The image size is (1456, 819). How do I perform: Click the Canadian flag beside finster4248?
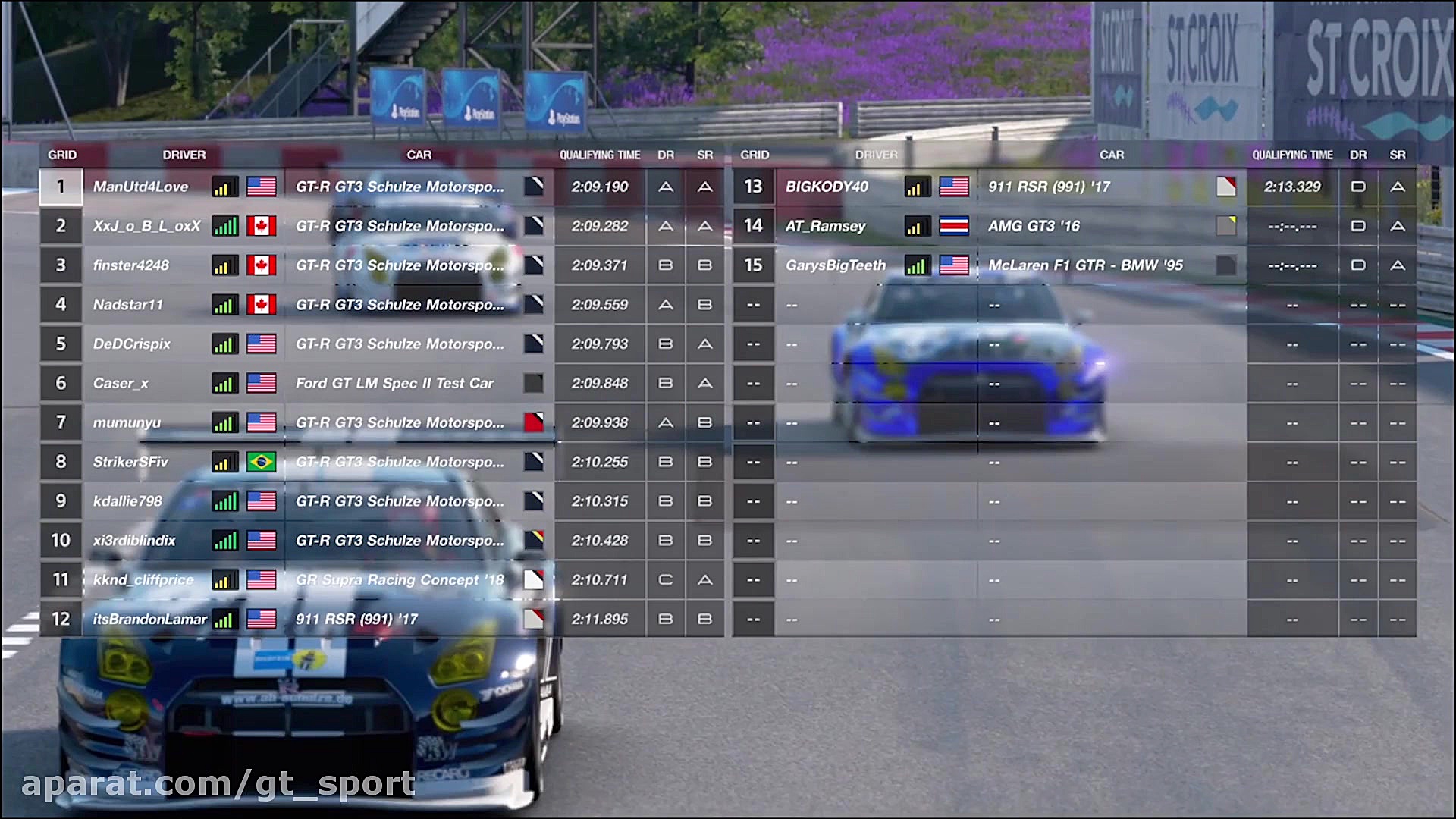(x=262, y=265)
